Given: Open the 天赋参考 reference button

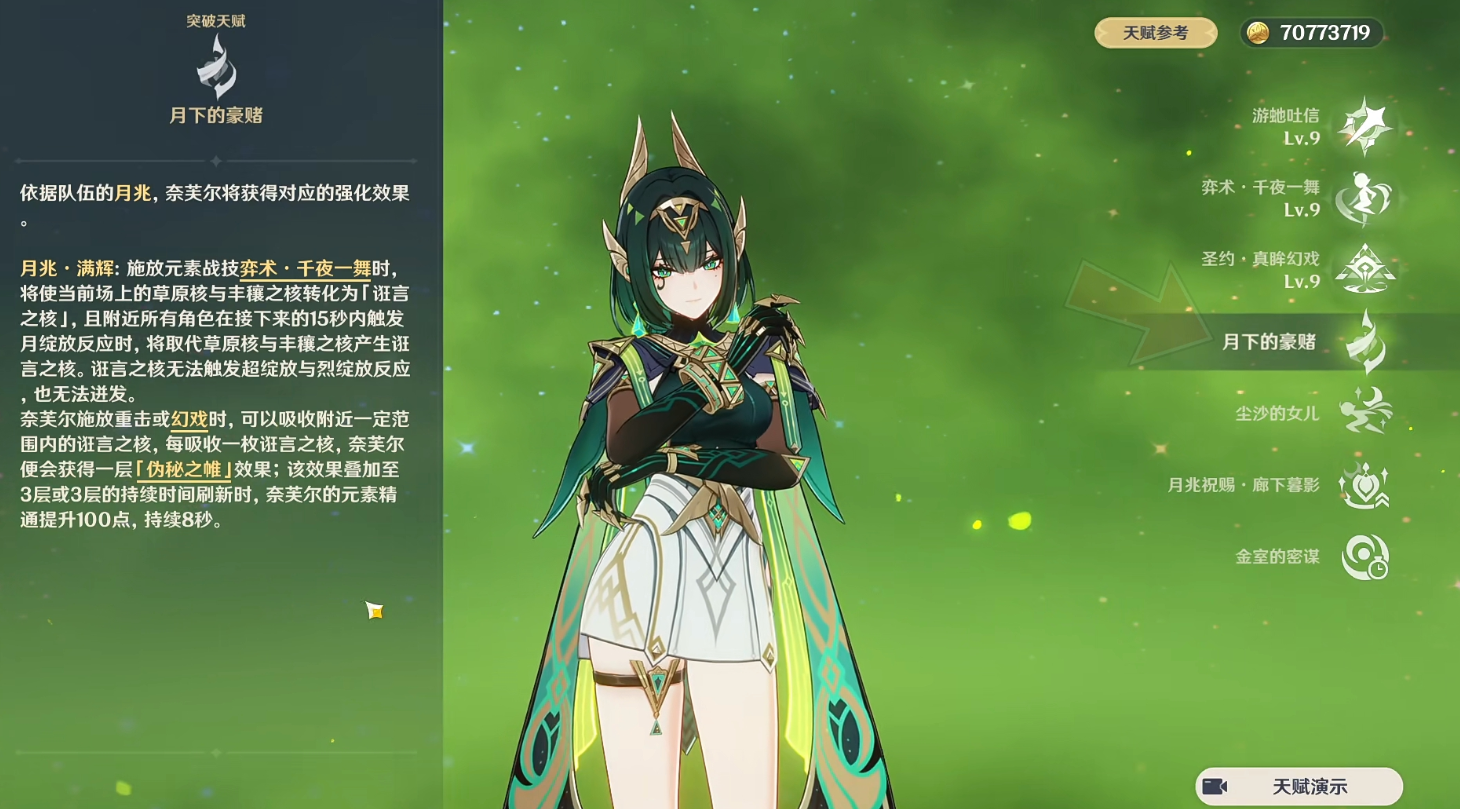Looking at the screenshot, I should click(1155, 32).
